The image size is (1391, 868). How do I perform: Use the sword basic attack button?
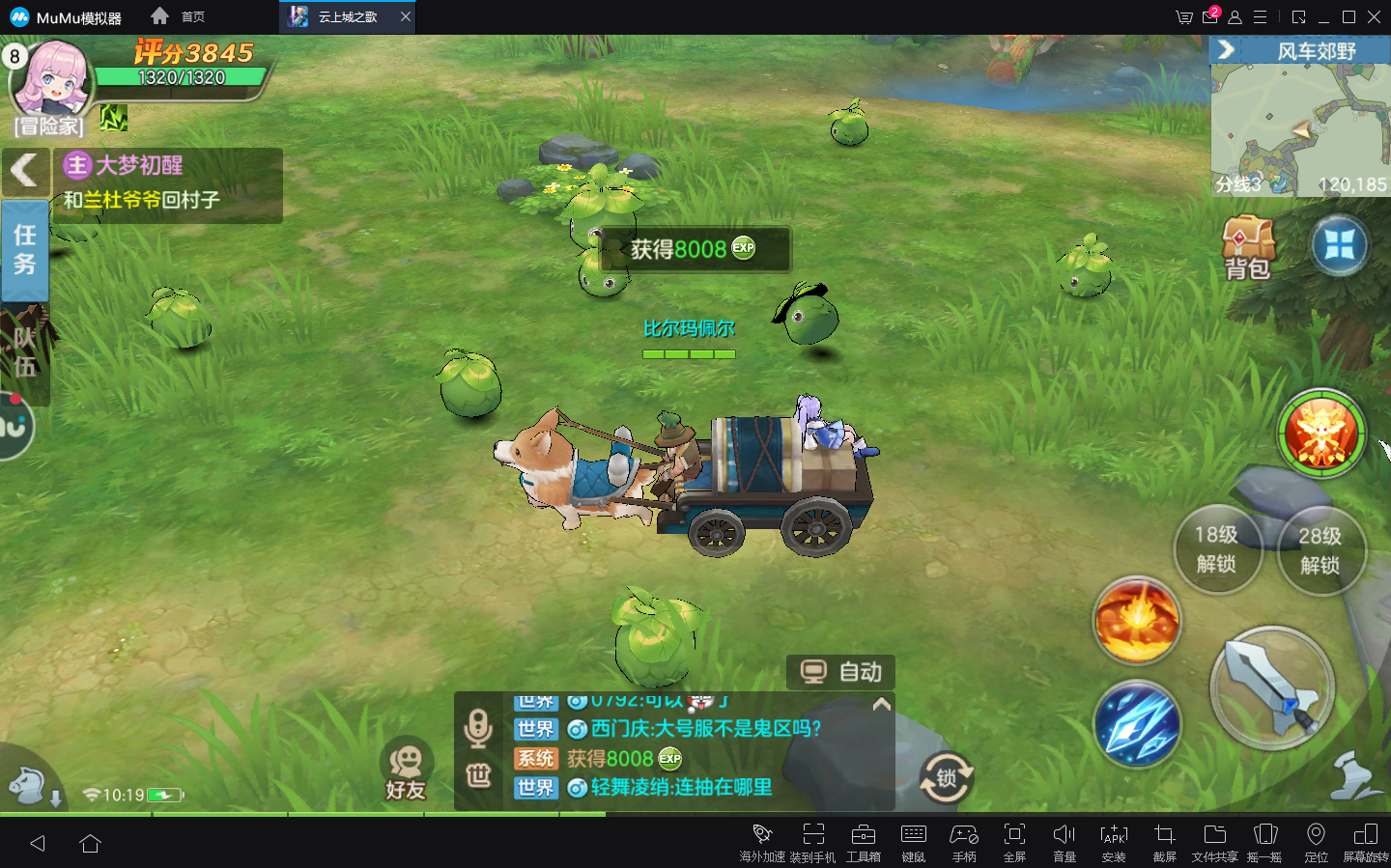1272,687
